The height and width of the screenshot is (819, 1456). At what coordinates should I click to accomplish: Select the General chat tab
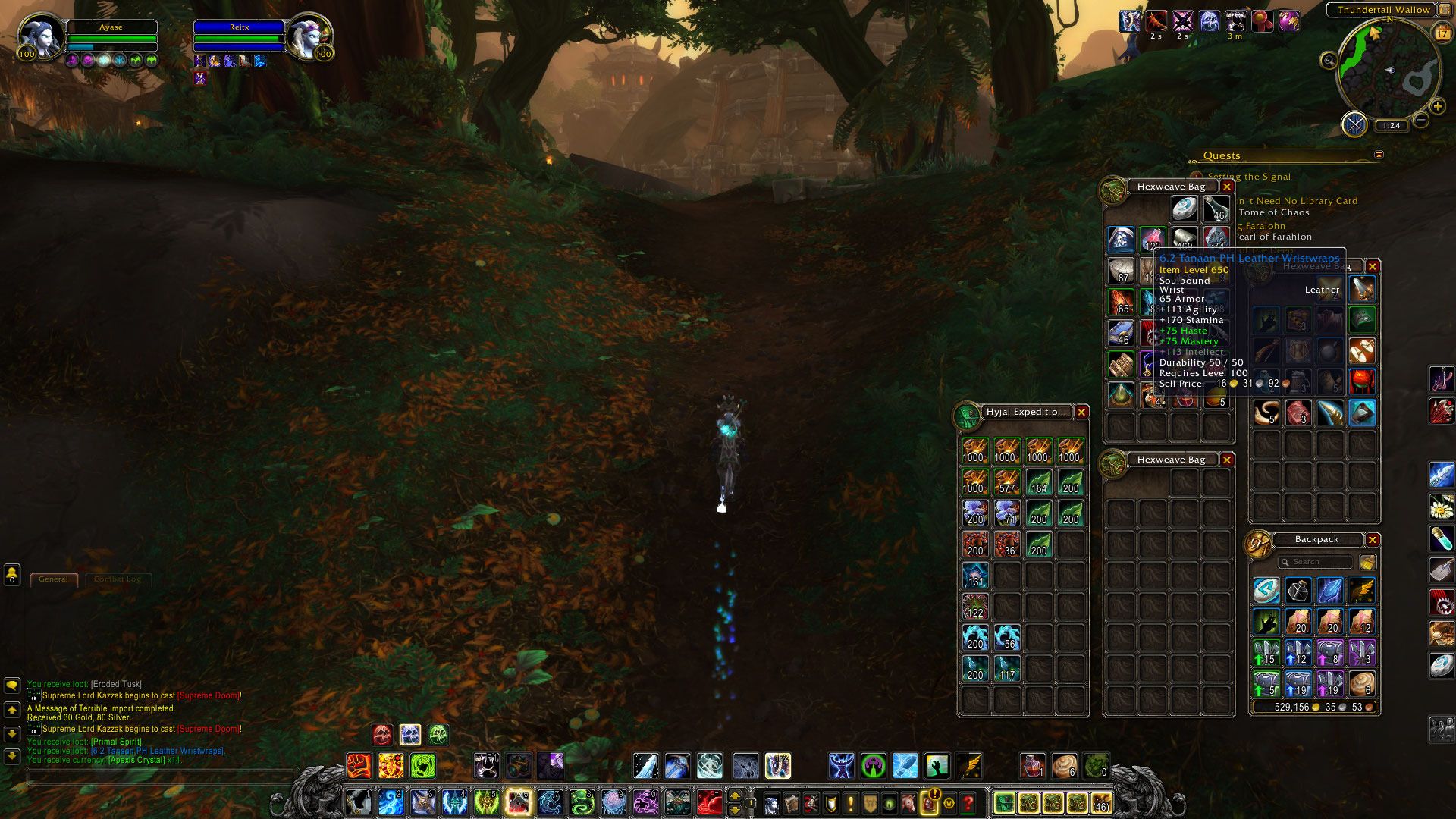(x=53, y=579)
